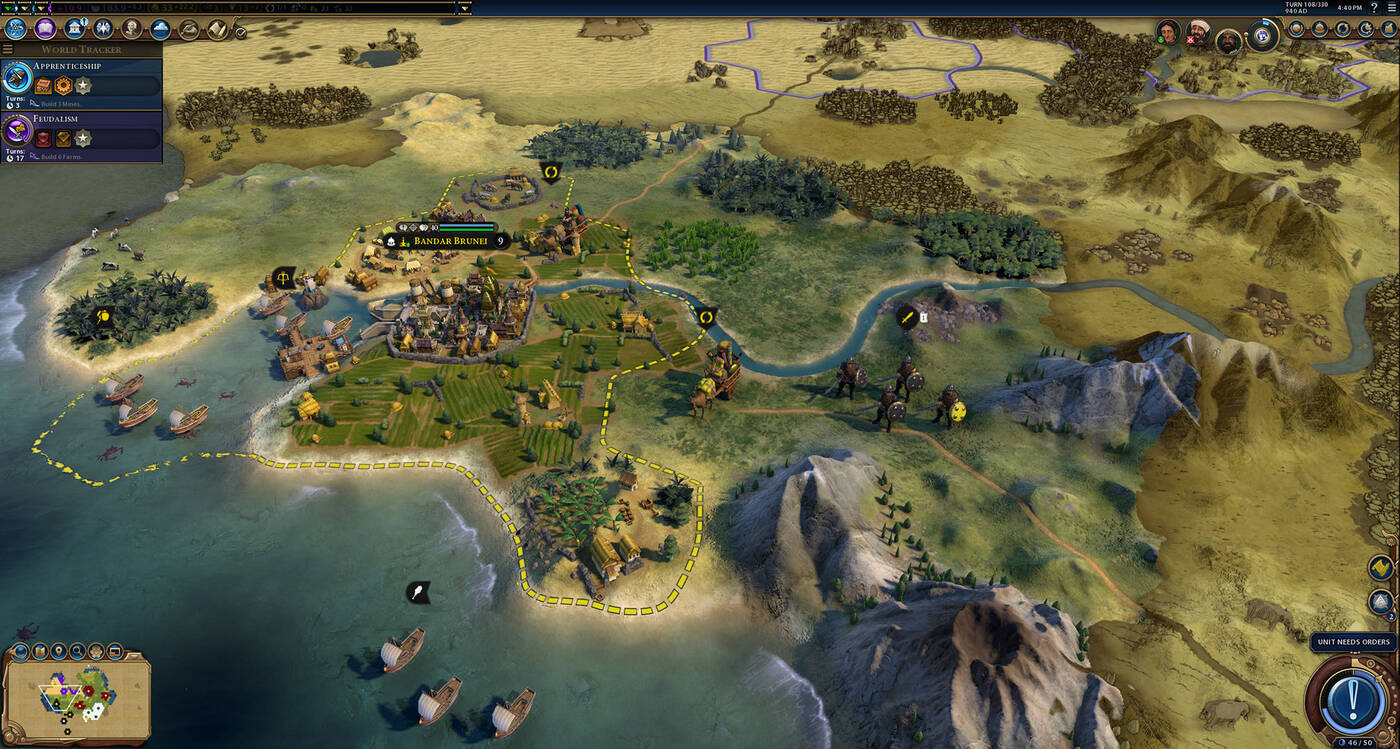Toggle the minimap lens globe button
This screenshot has height=749, width=1400.
click(20, 652)
